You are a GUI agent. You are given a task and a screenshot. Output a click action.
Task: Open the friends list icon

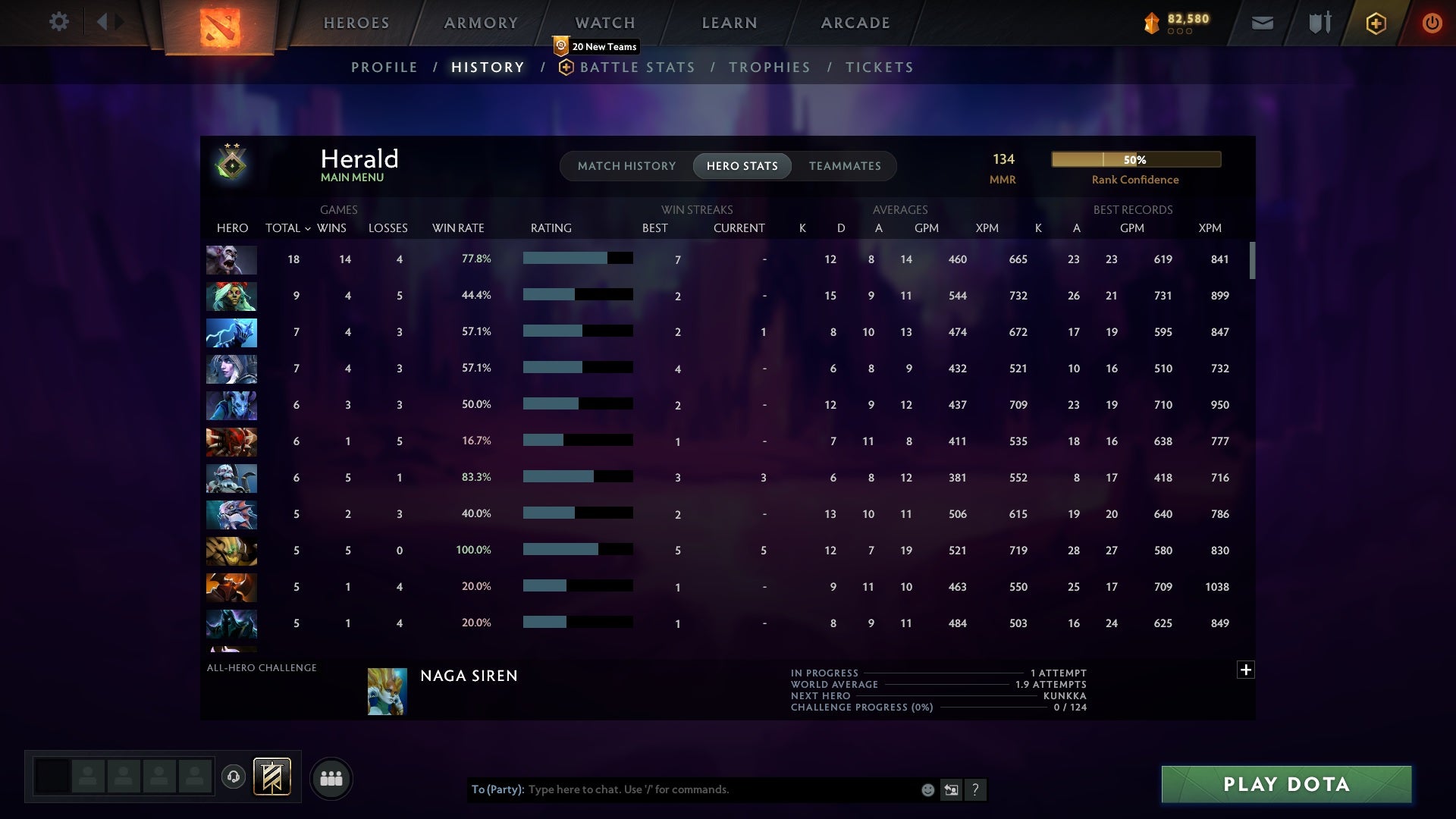331,778
